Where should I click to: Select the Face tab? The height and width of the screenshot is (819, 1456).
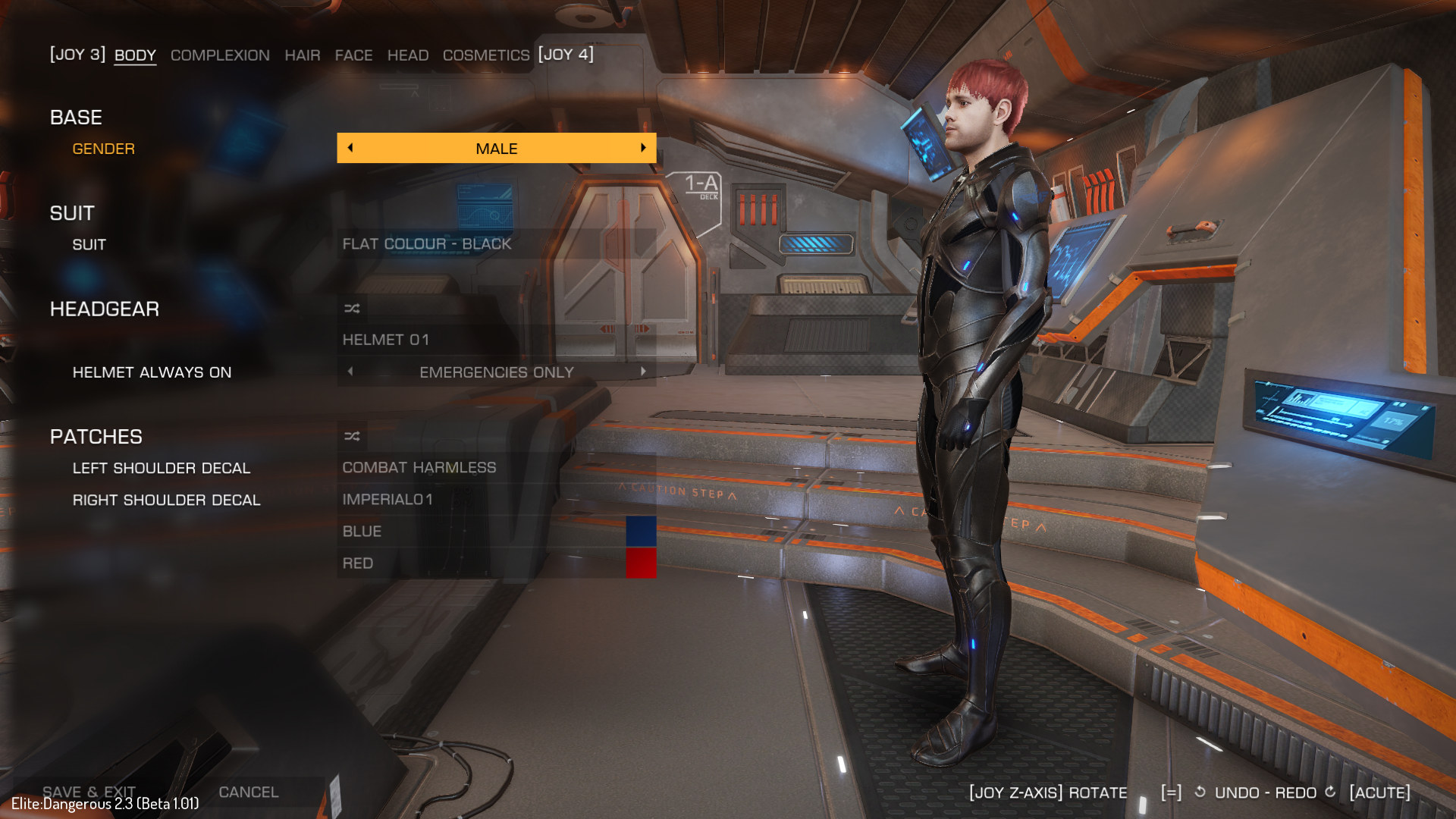[x=353, y=55]
